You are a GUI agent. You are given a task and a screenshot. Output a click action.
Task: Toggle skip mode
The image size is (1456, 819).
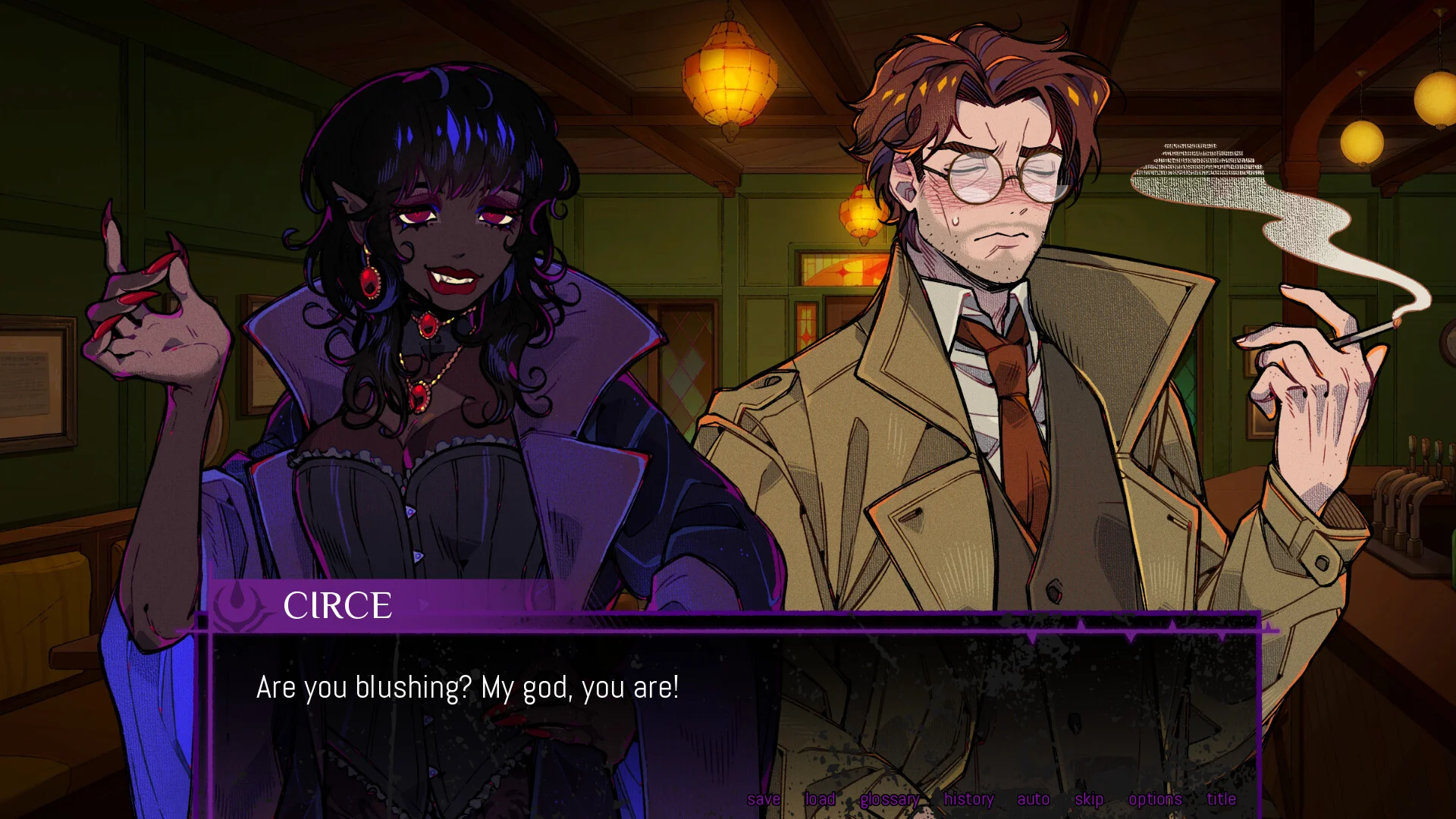(x=1089, y=799)
